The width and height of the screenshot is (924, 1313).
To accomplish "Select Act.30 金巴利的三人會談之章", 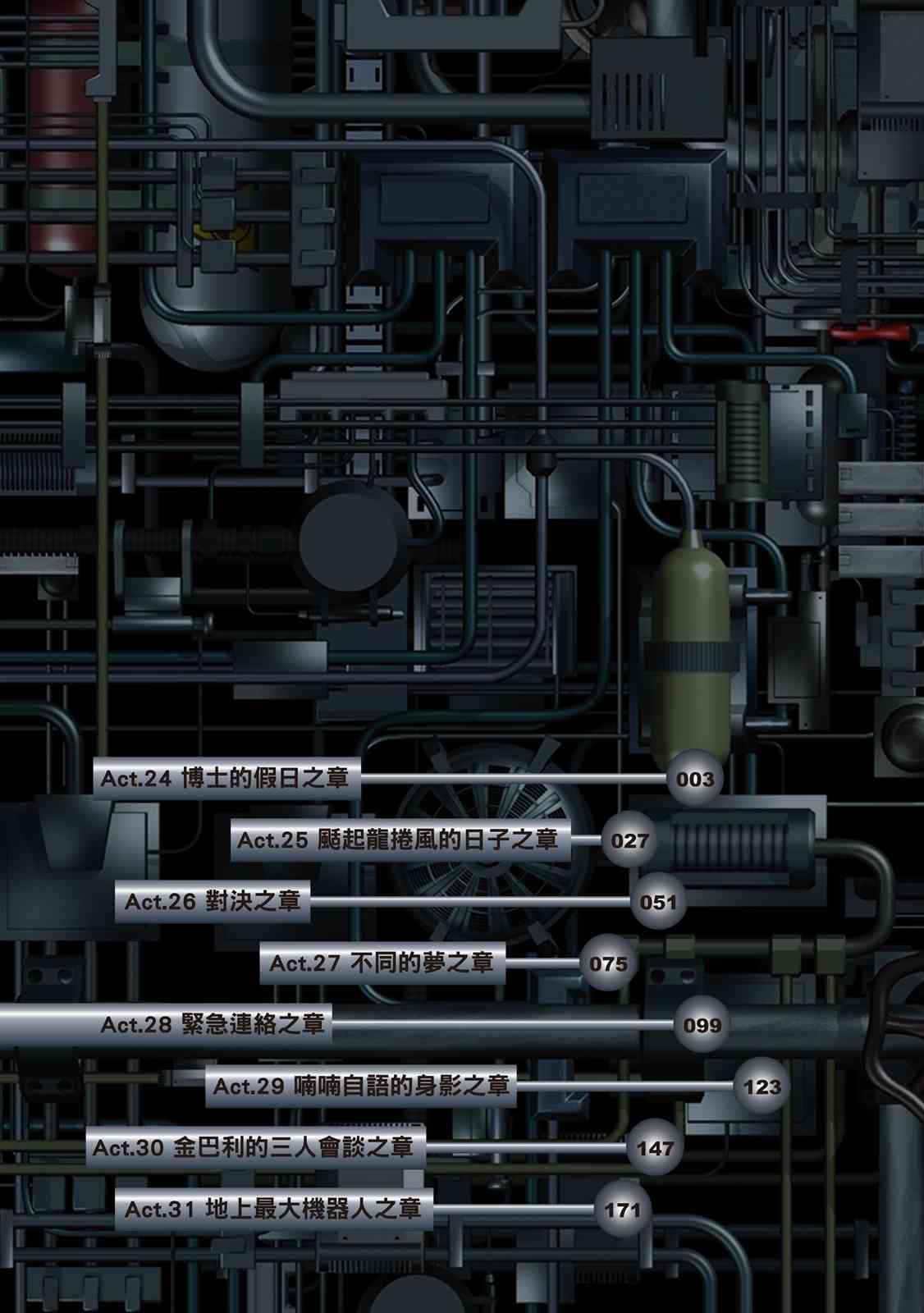I will (x=253, y=1147).
